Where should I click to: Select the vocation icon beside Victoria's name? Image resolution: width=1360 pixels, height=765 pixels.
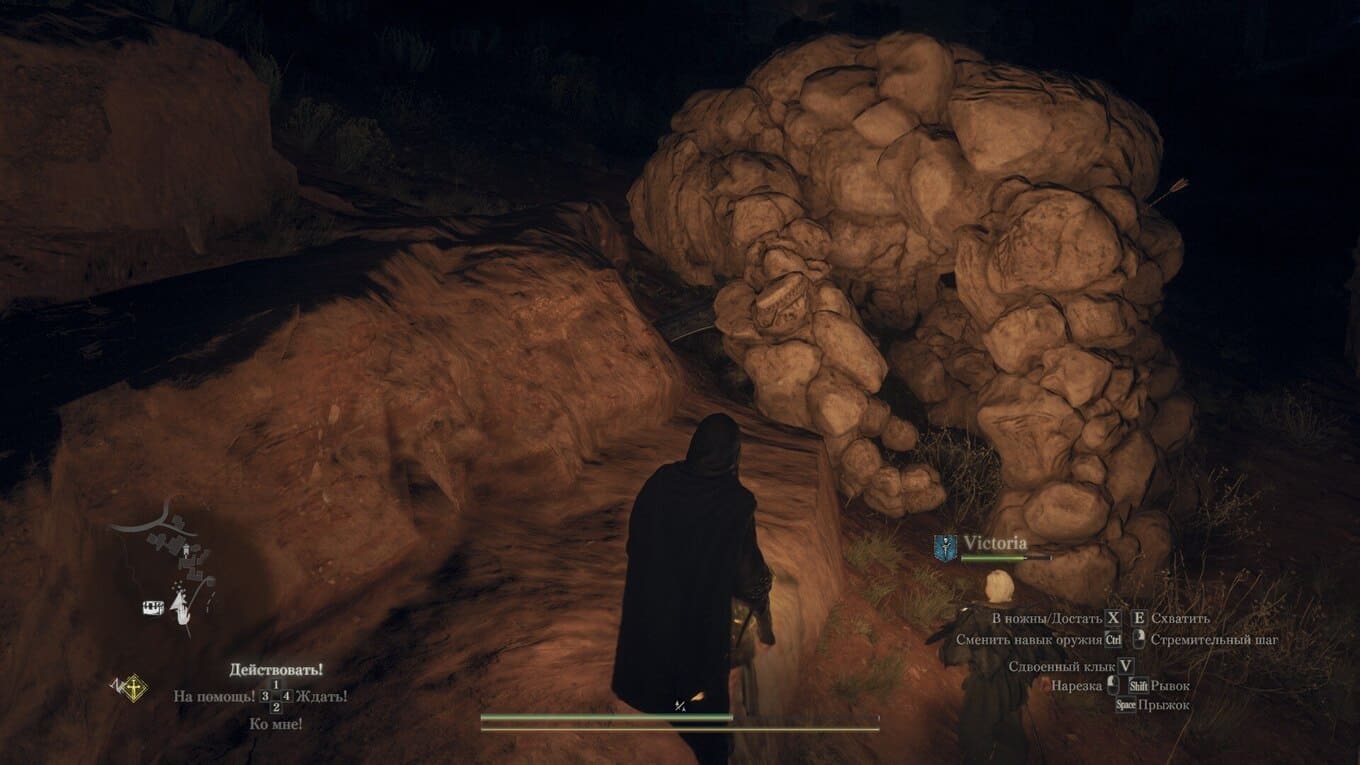946,545
